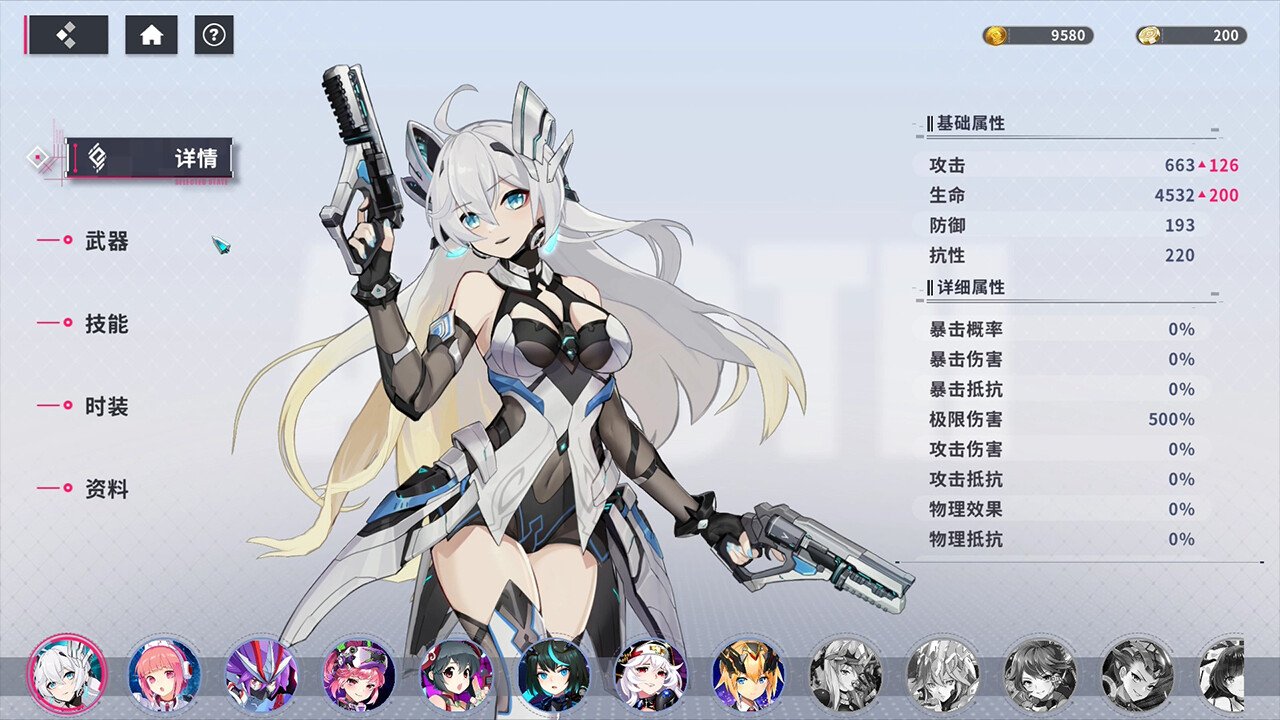Select the diamond navigation icon top left
The image size is (1280, 720).
coord(67,35)
